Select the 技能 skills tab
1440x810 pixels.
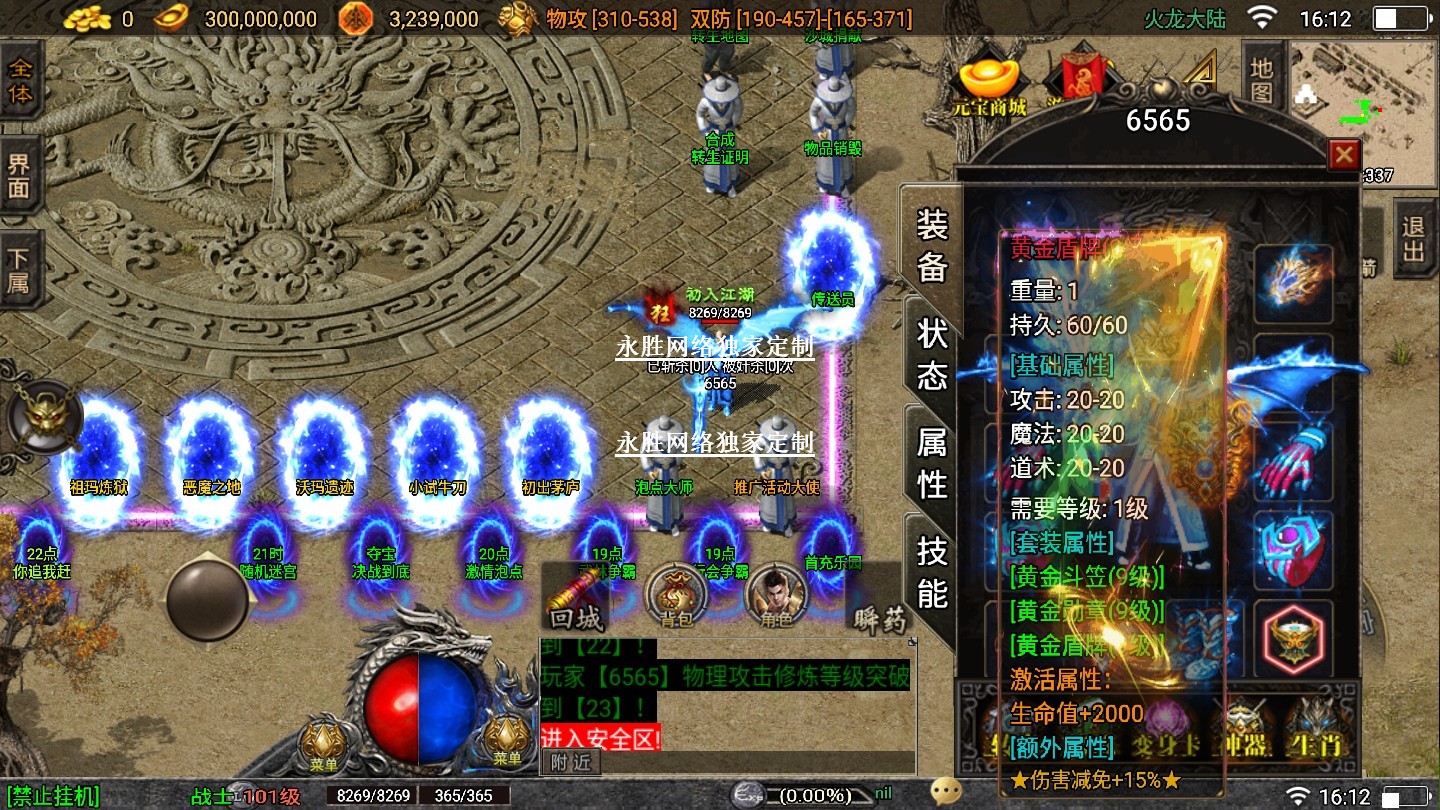click(x=932, y=571)
